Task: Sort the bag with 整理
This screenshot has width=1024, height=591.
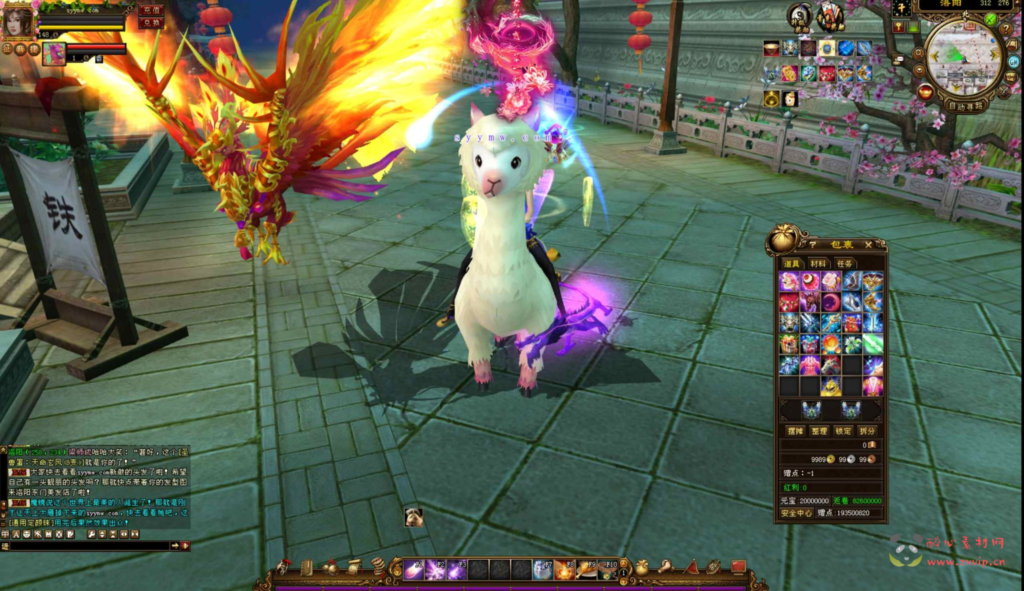Action: click(818, 430)
